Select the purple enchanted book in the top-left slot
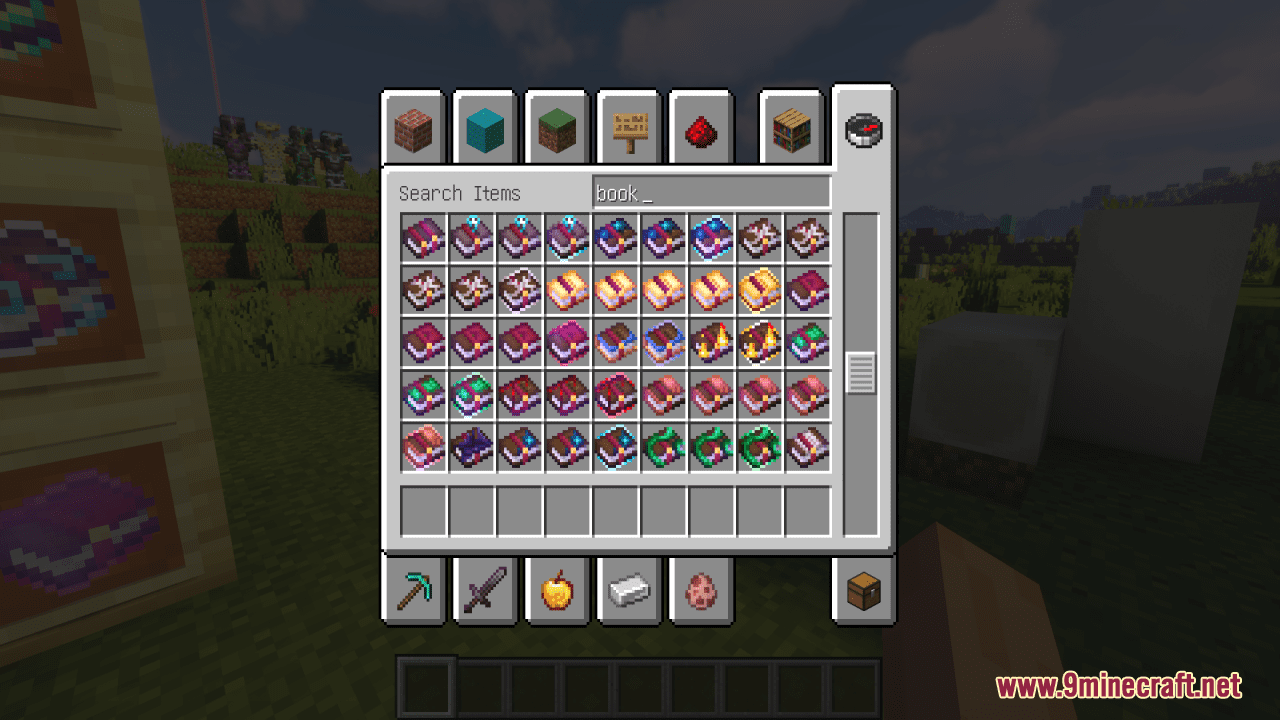Image resolution: width=1280 pixels, height=720 pixels. click(x=423, y=238)
